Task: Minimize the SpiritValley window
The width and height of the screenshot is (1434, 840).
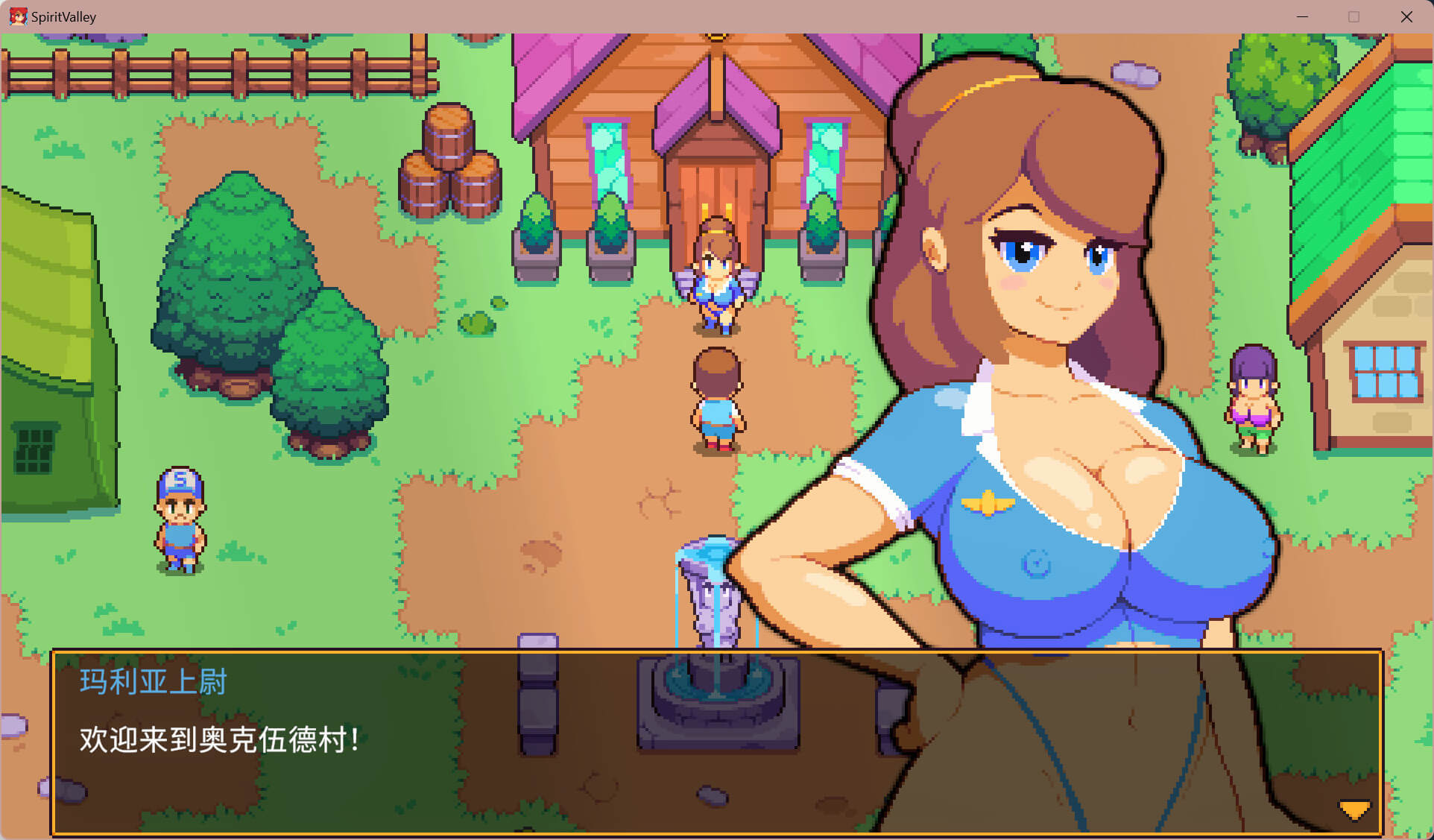Action: pyautogui.click(x=1302, y=16)
